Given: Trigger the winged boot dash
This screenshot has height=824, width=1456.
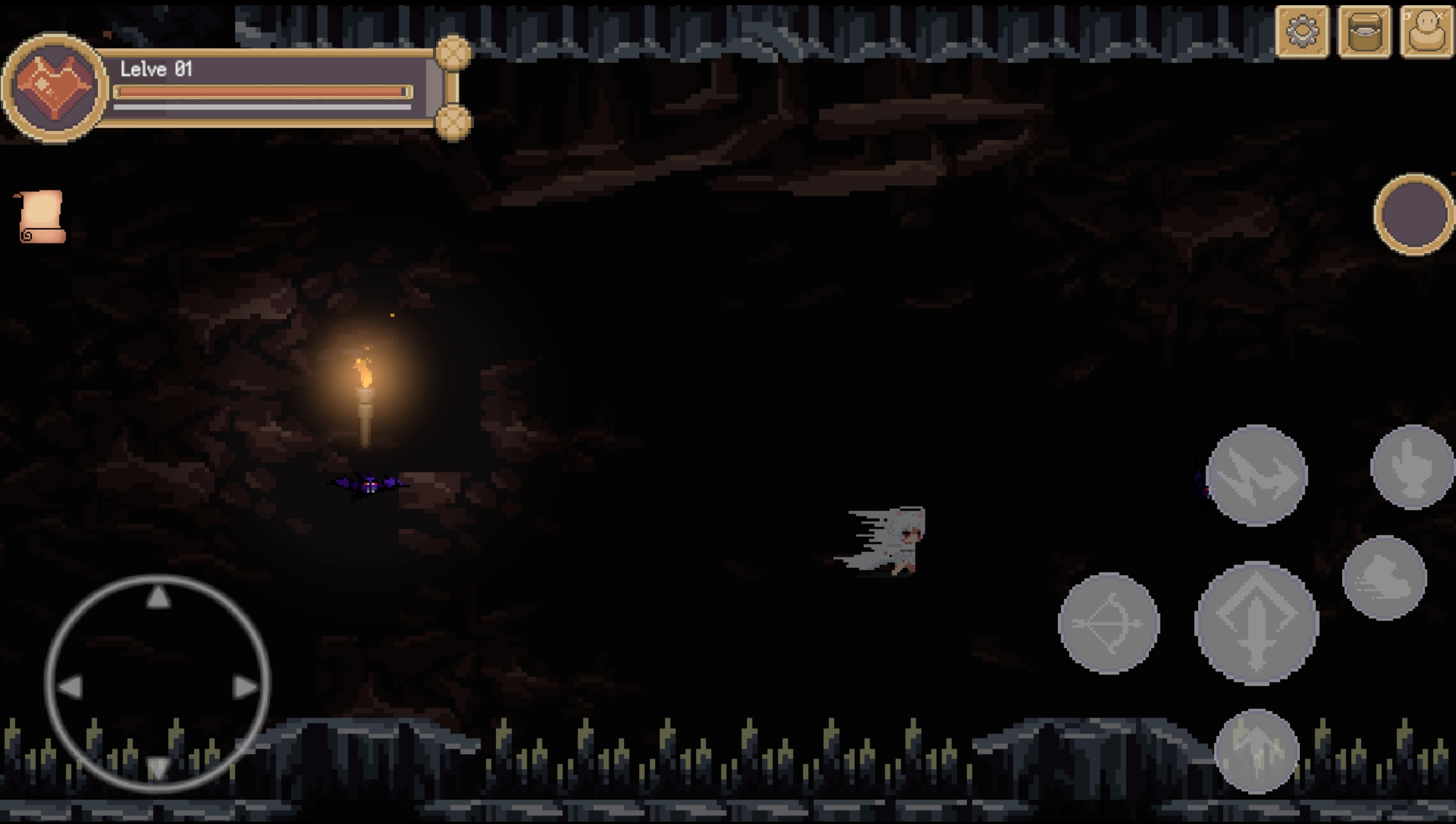Looking at the screenshot, I should (1384, 578).
